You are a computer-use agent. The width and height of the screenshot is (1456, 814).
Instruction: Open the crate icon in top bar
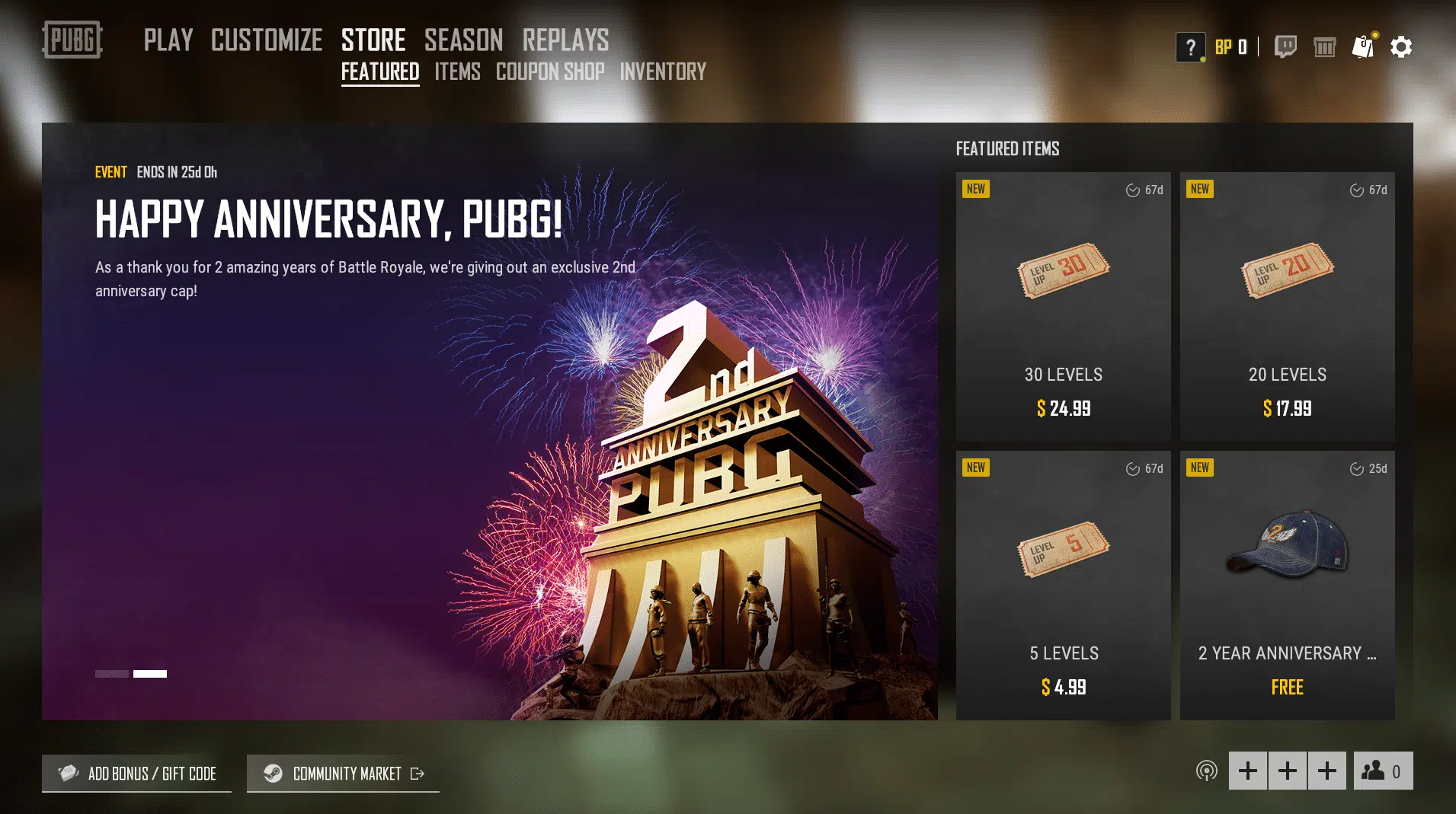tap(1326, 46)
